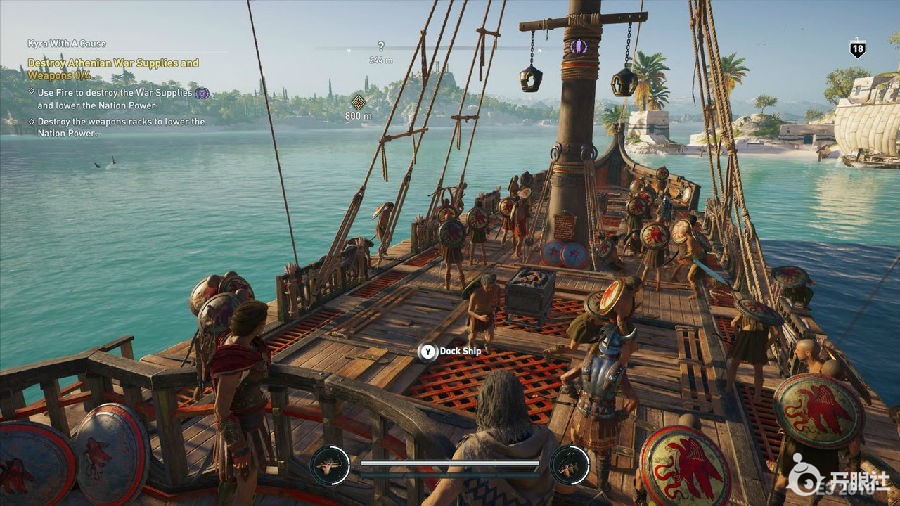The height and width of the screenshot is (506, 900).
Task: Click the diamond waypoint marker at 600 m
Action: coord(358,101)
